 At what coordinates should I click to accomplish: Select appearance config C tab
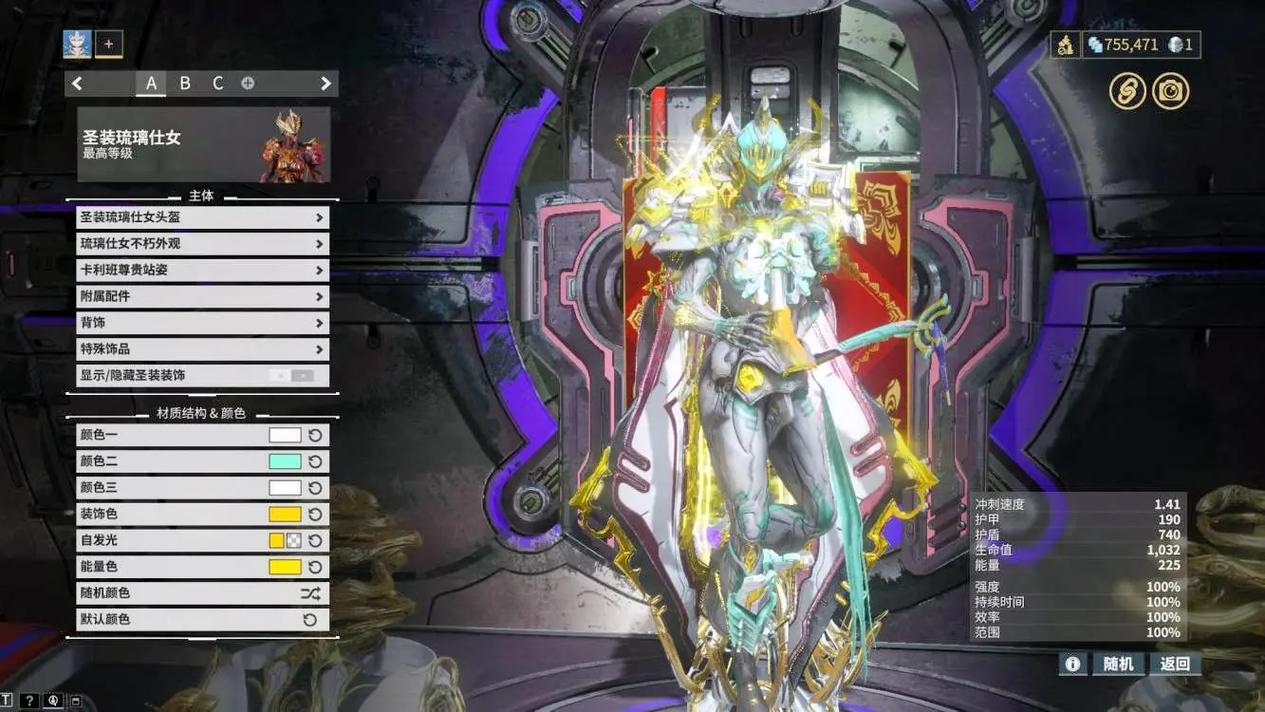(218, 84)
